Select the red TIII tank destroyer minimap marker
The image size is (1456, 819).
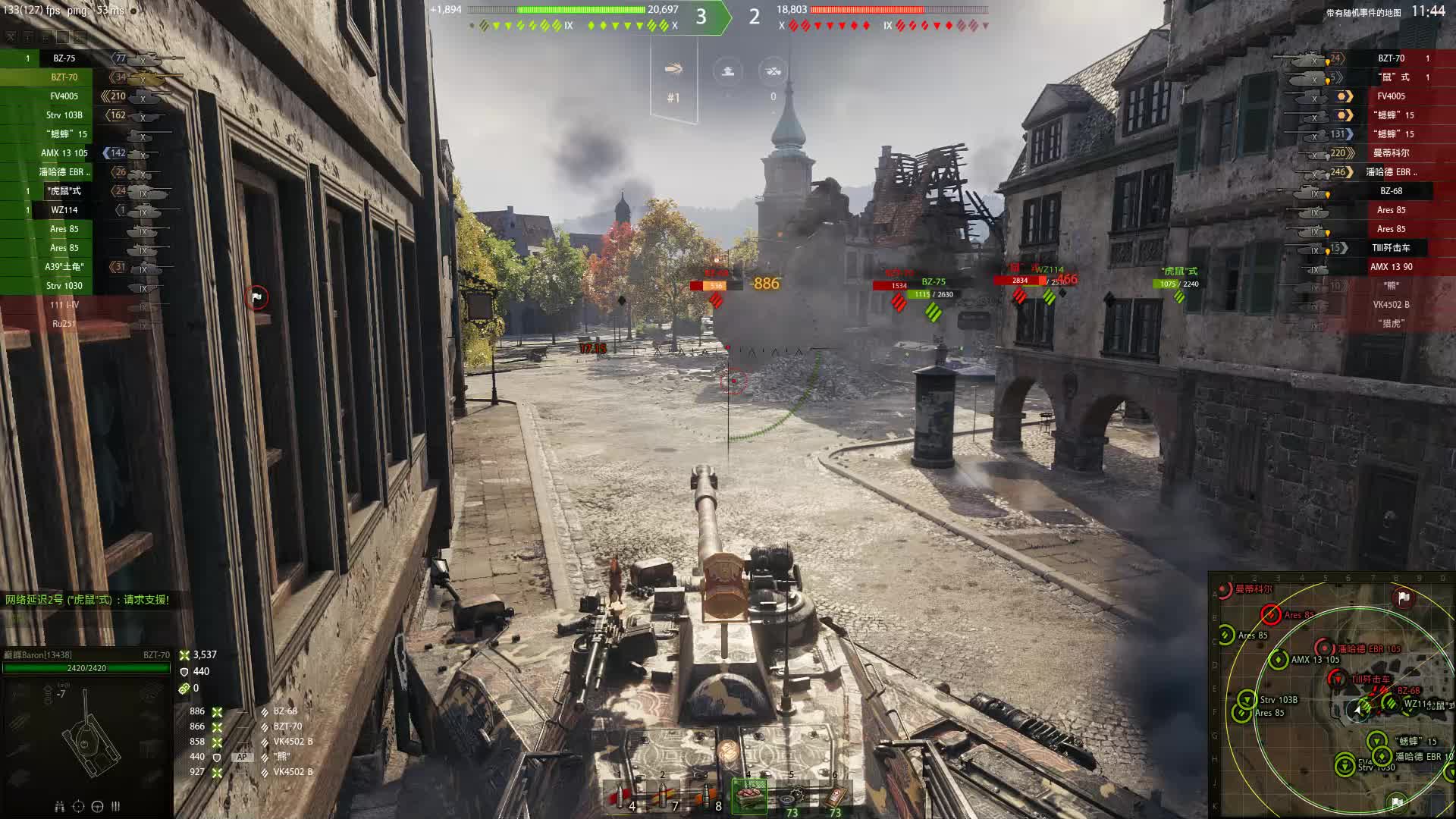1337,679
